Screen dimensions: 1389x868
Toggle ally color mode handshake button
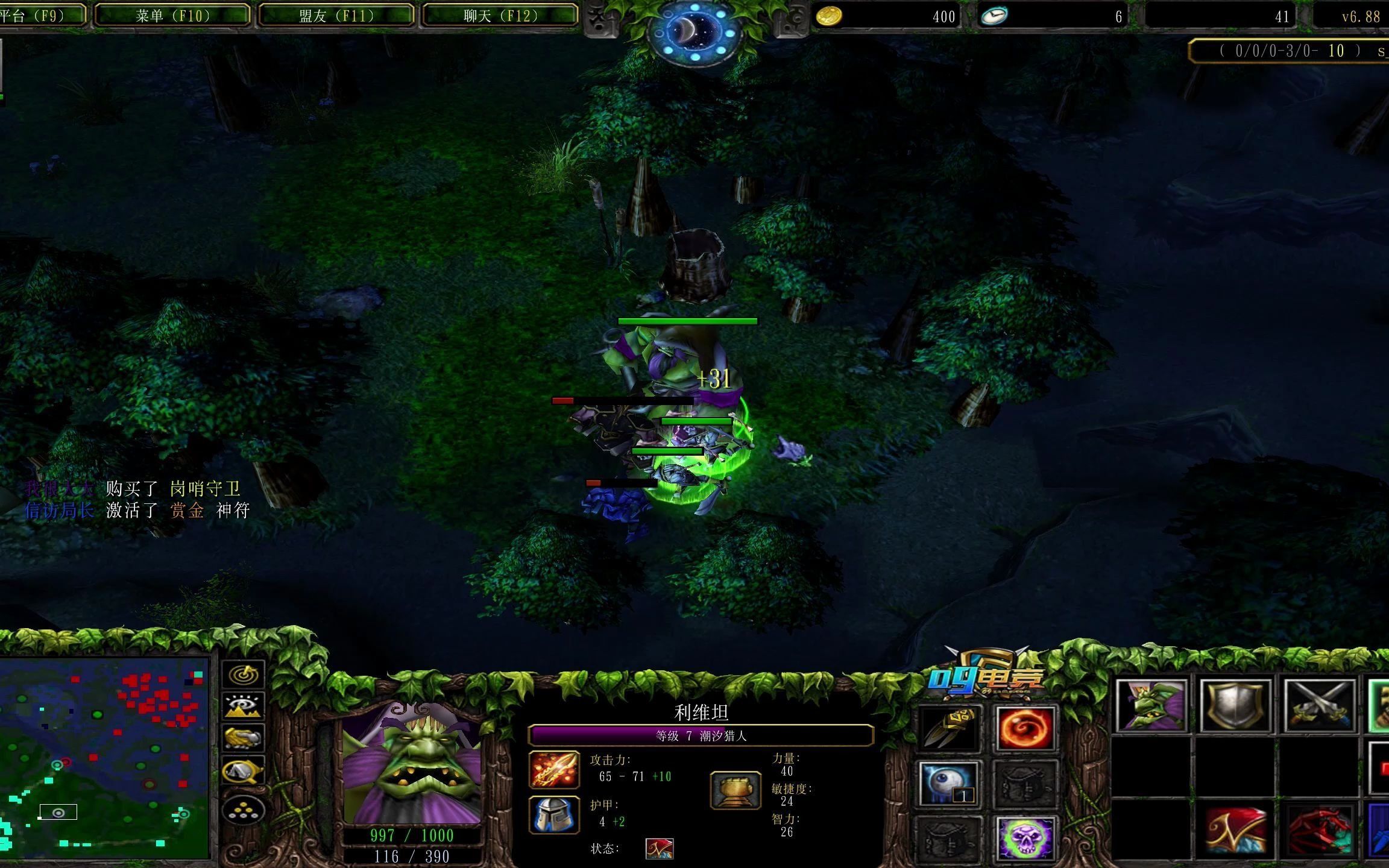pos(244,738)
